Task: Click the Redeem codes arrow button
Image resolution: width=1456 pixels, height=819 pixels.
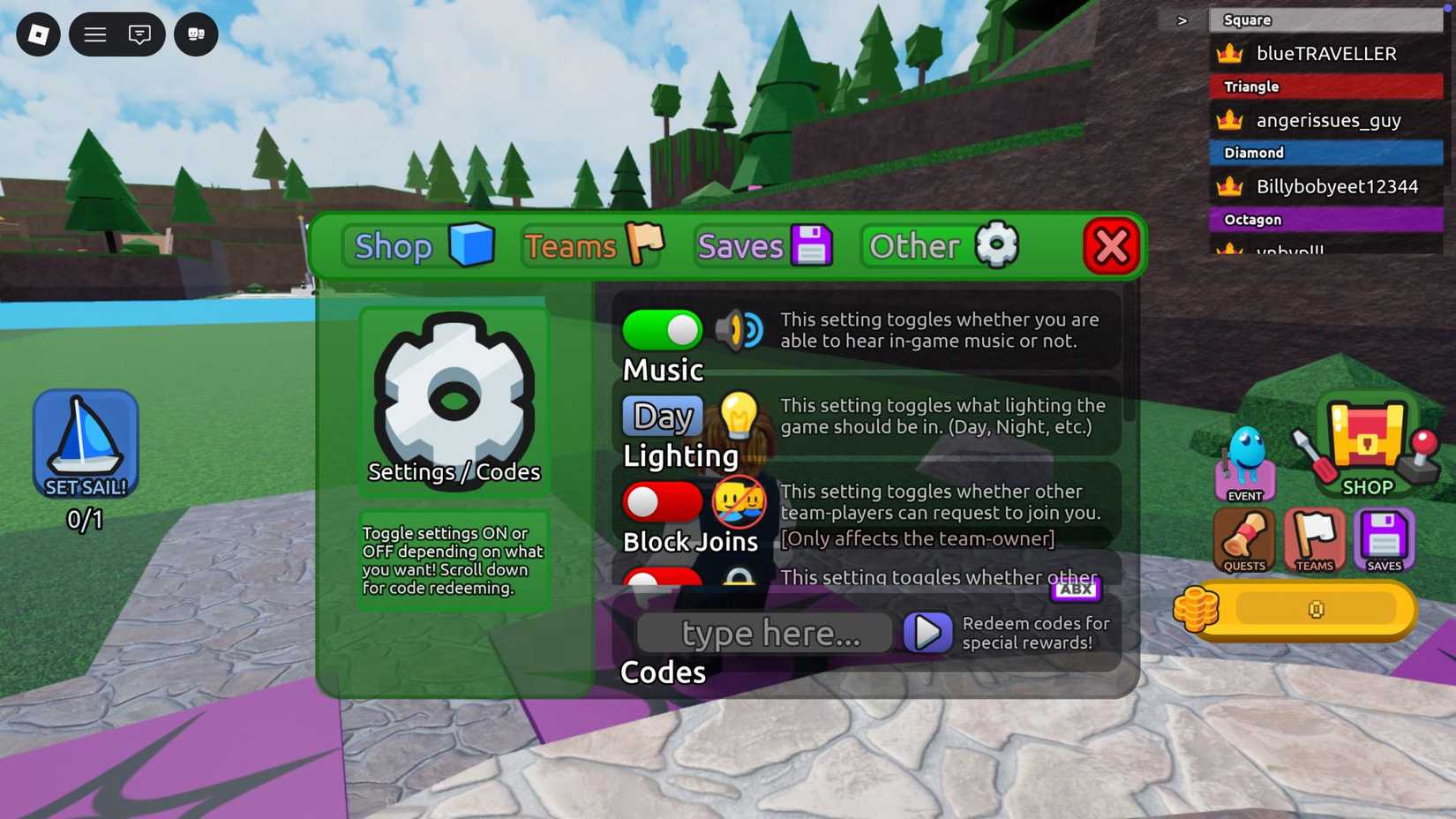Action: point(927,633)
